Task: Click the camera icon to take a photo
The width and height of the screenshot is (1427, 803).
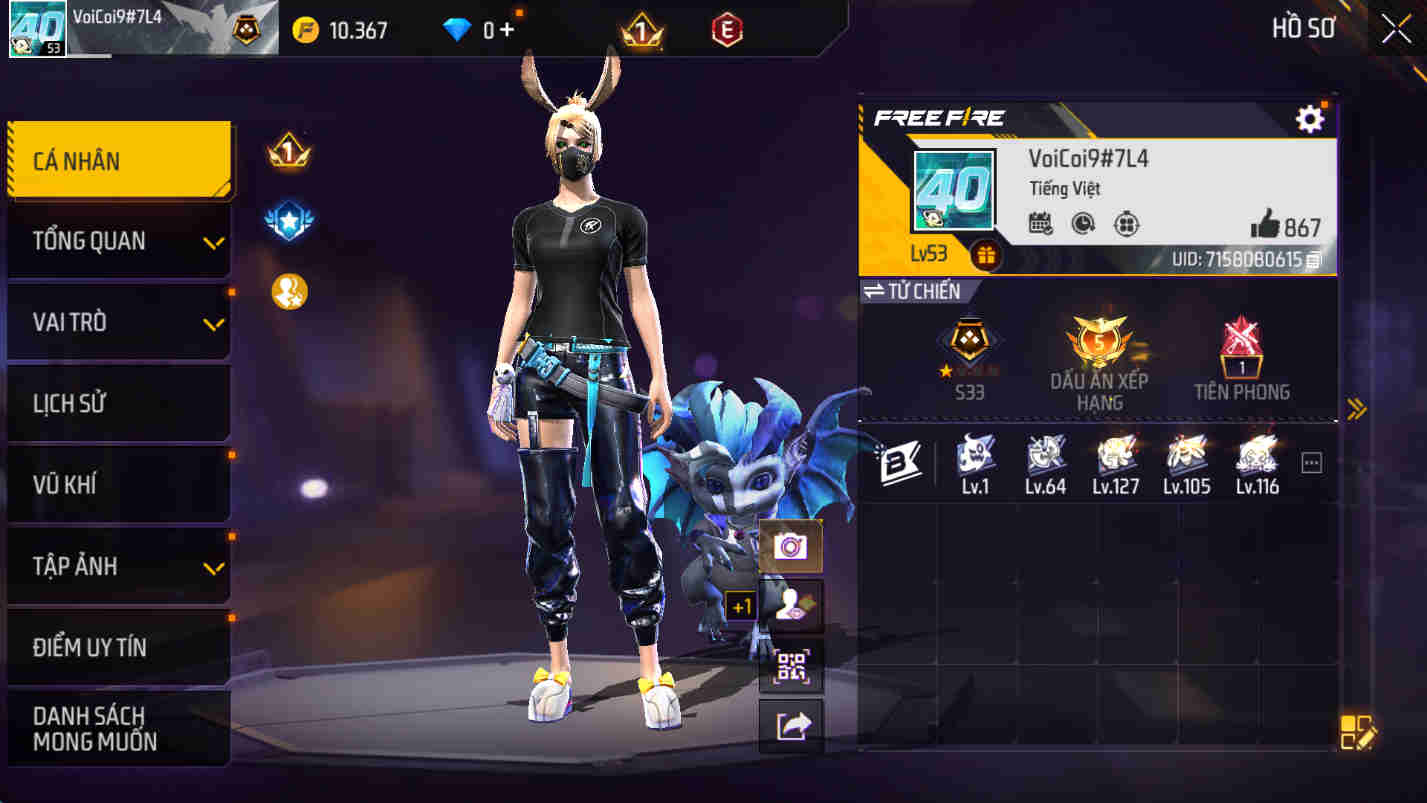Action: click(791, 545)
